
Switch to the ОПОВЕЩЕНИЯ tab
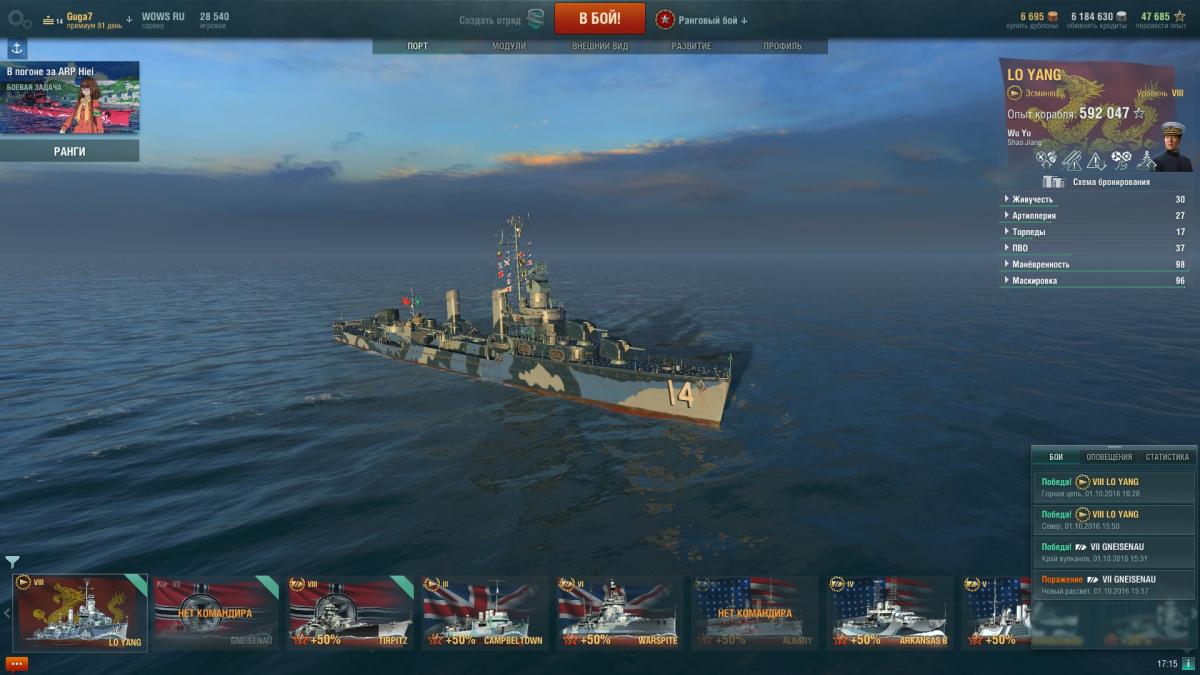1108,457
